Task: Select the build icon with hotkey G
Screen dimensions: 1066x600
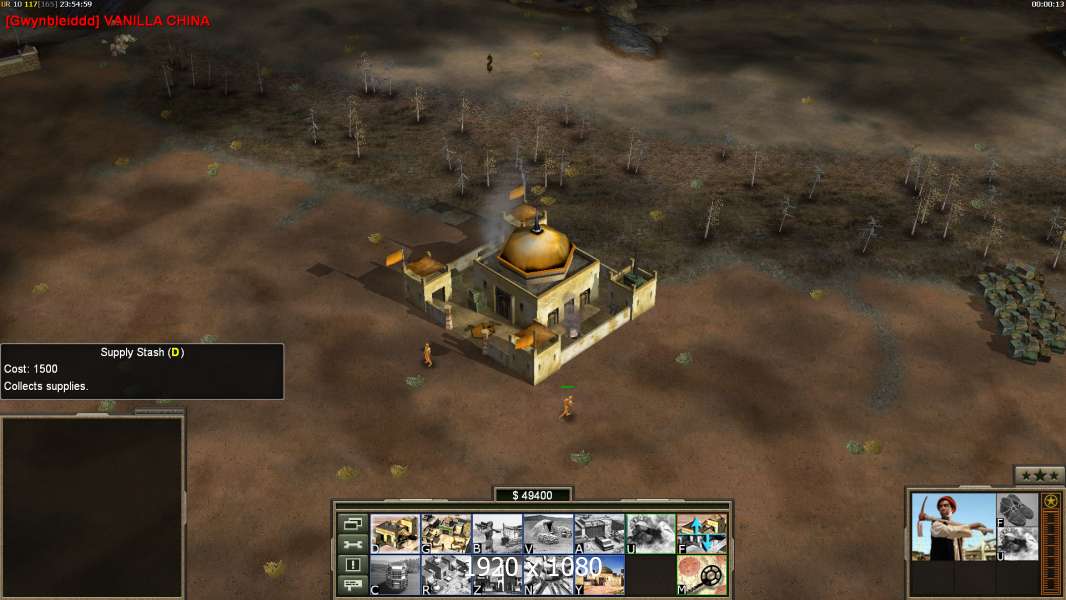Action: 446,534
